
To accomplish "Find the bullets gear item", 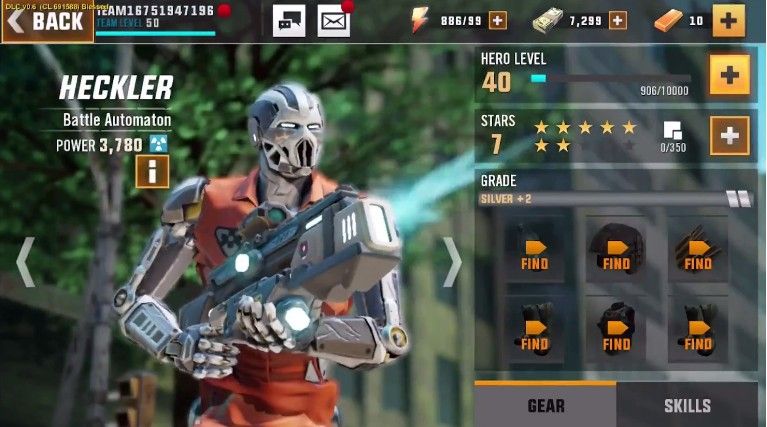I will (x=698, y=250).
